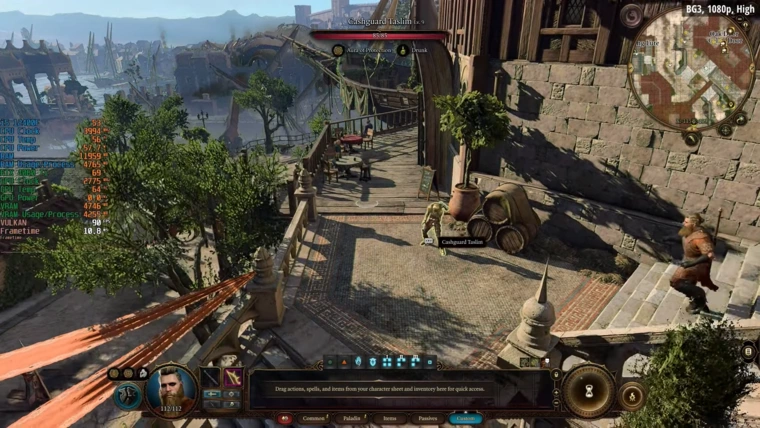Show the Passives hotbar tab

click(x=427, y=418)
